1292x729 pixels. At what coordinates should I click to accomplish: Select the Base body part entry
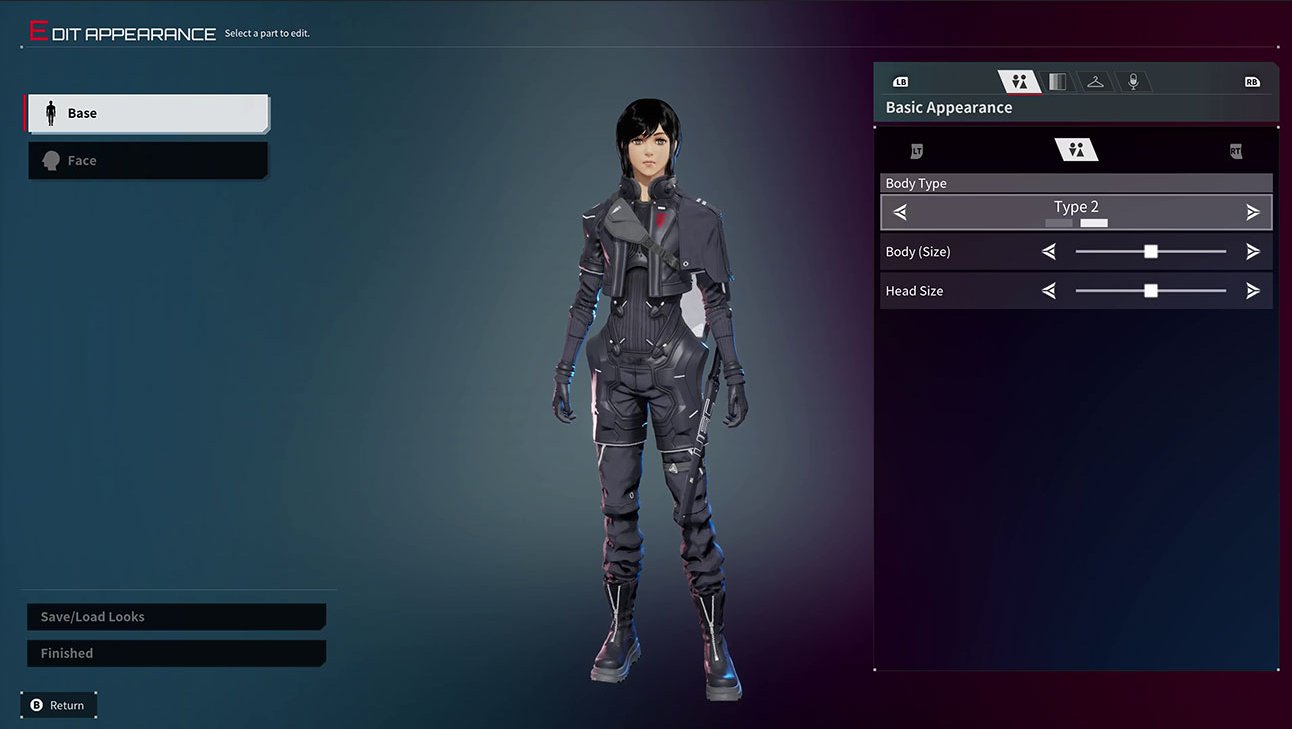(x=147, y=114)
